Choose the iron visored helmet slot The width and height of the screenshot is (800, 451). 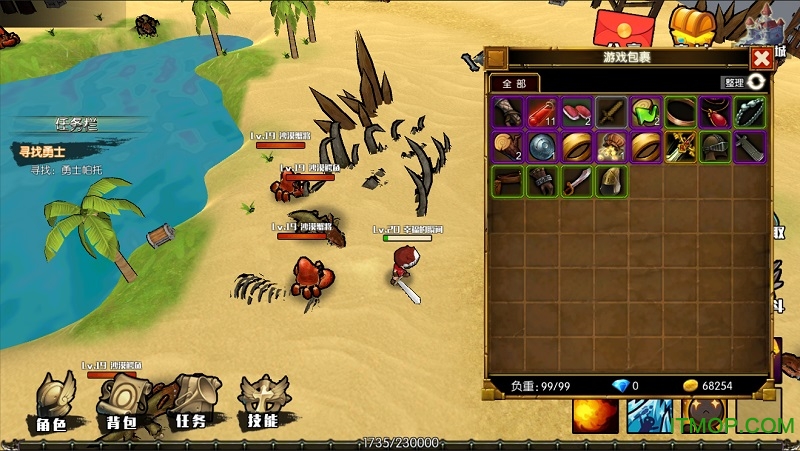(x=714, y=147)
